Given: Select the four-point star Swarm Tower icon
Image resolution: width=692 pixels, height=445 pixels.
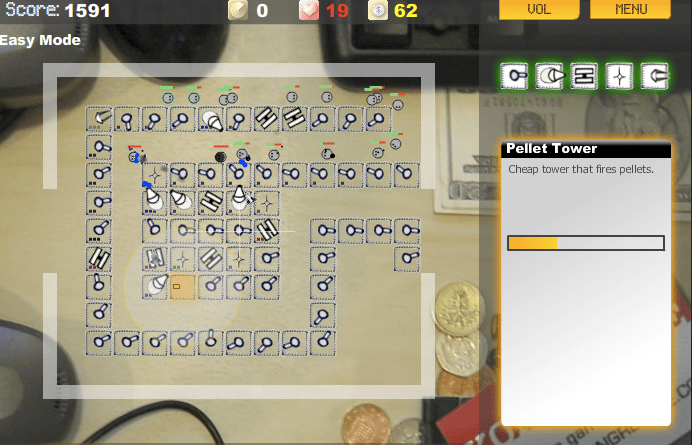Looking at the screenshot, I should (621, 76).
